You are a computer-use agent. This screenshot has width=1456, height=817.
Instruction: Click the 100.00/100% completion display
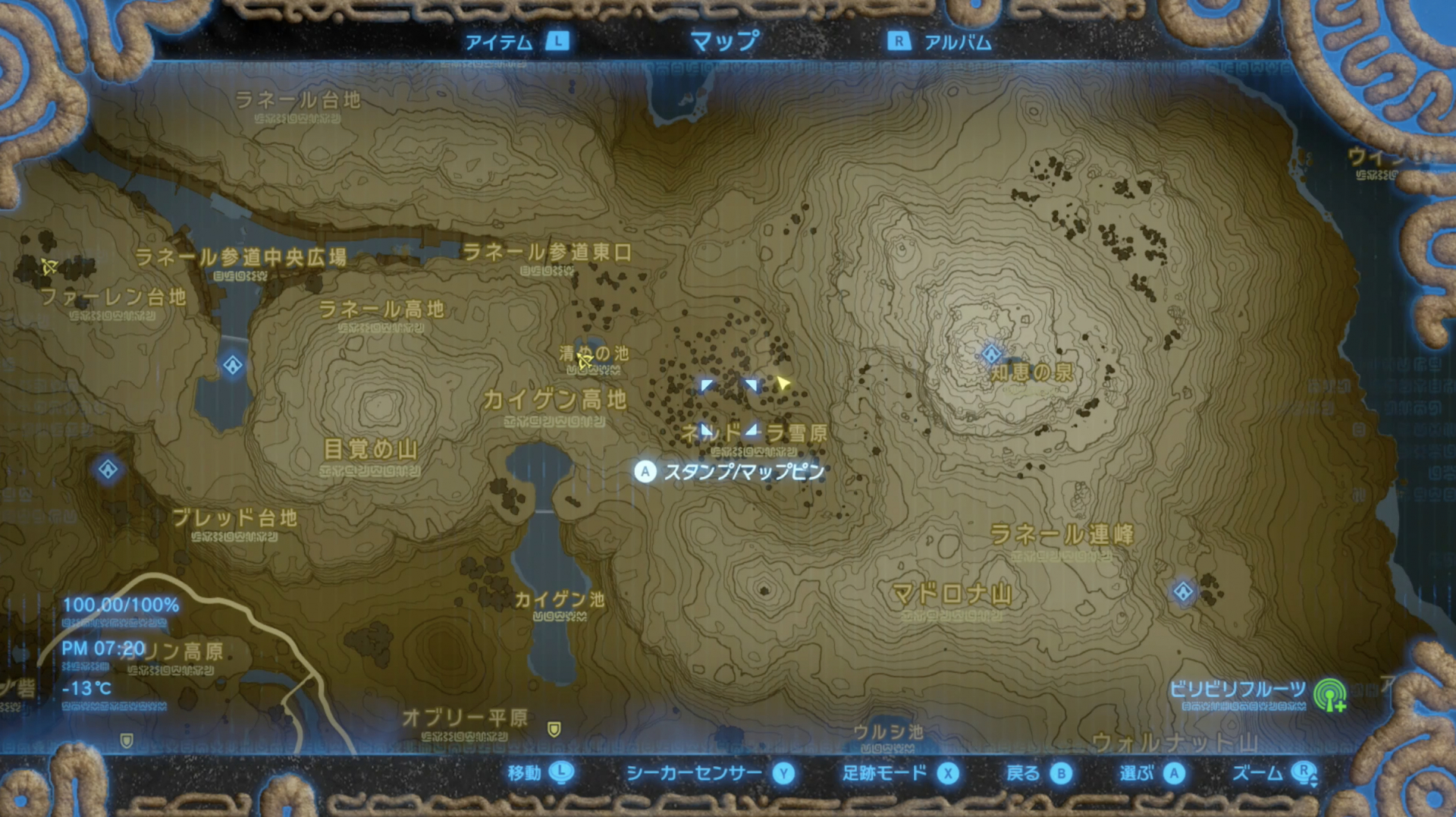(121, 605)
